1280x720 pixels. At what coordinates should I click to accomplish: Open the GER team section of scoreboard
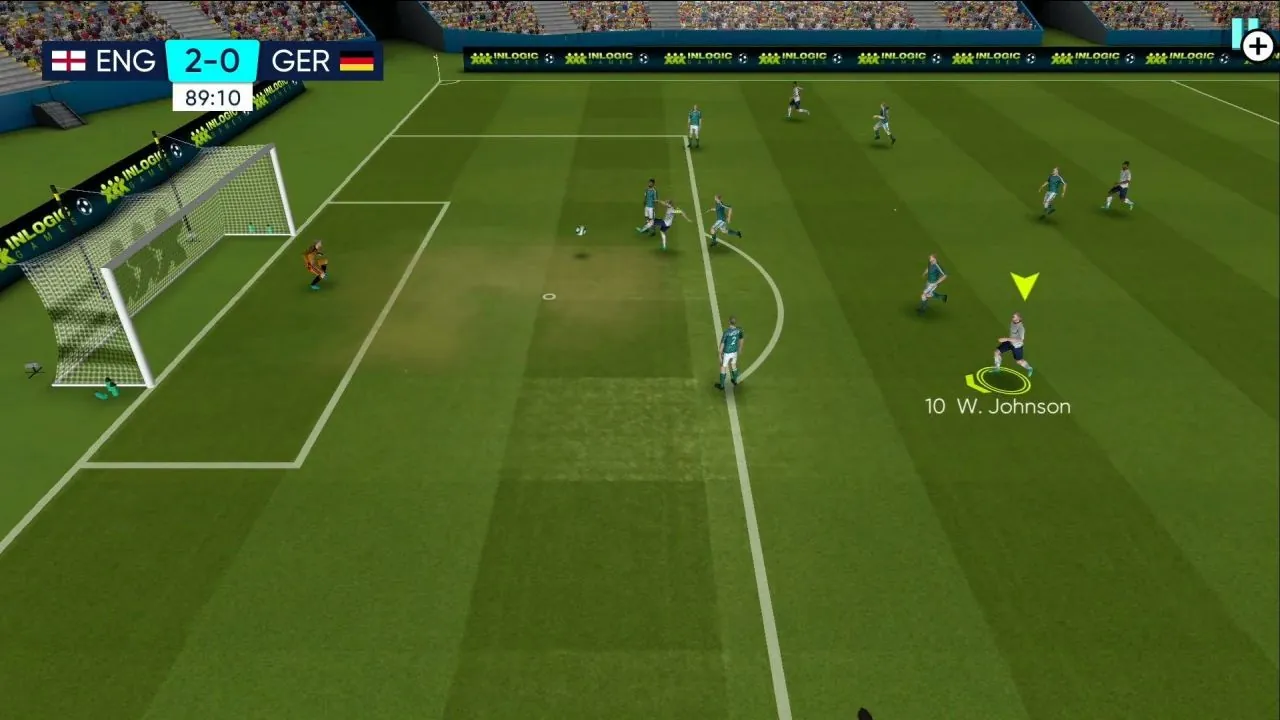point(300,61)
